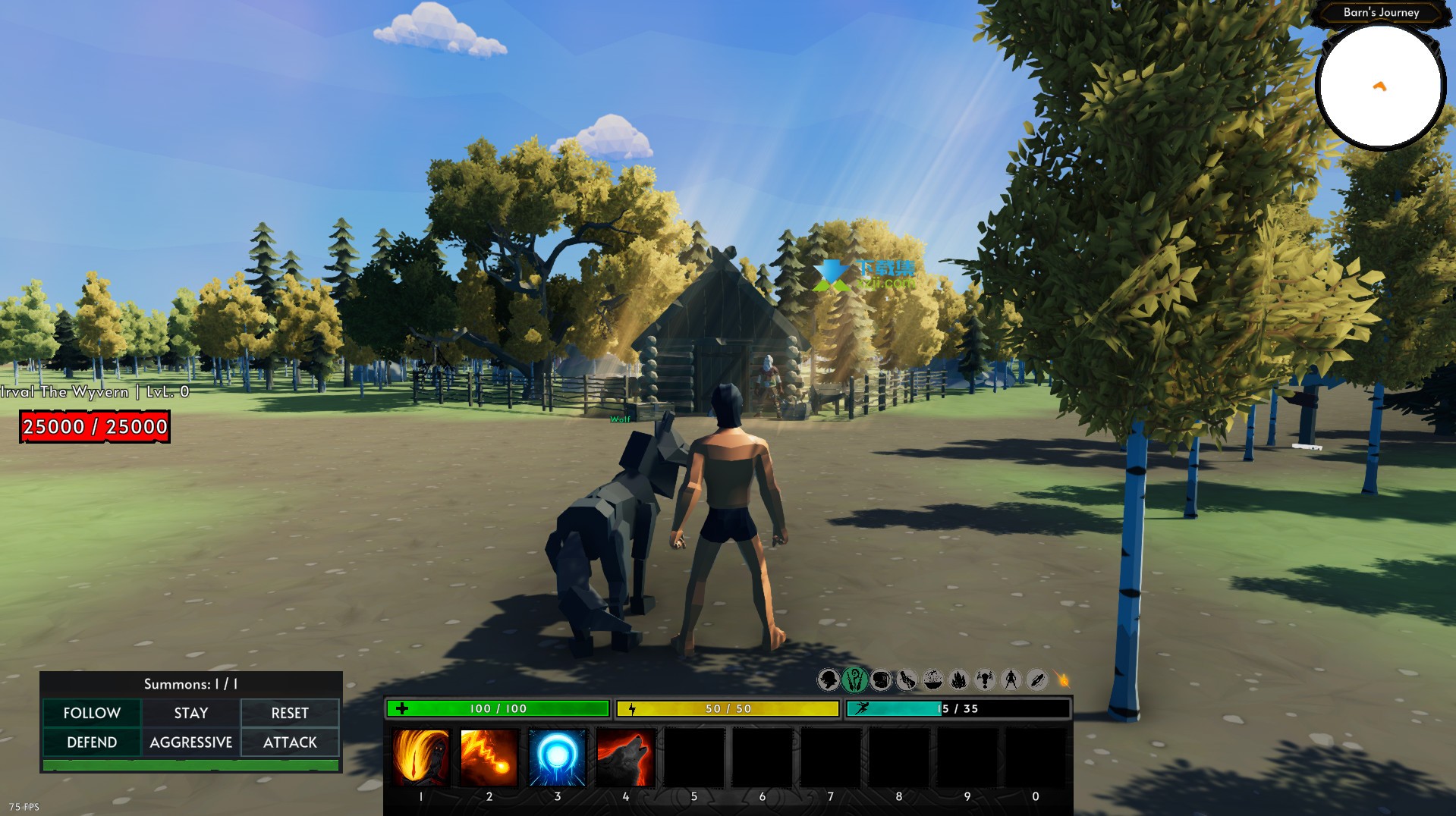Open the standing warrior figure icon
1456x816 pixels.
pyautogui.click(x=1011, y=679)
